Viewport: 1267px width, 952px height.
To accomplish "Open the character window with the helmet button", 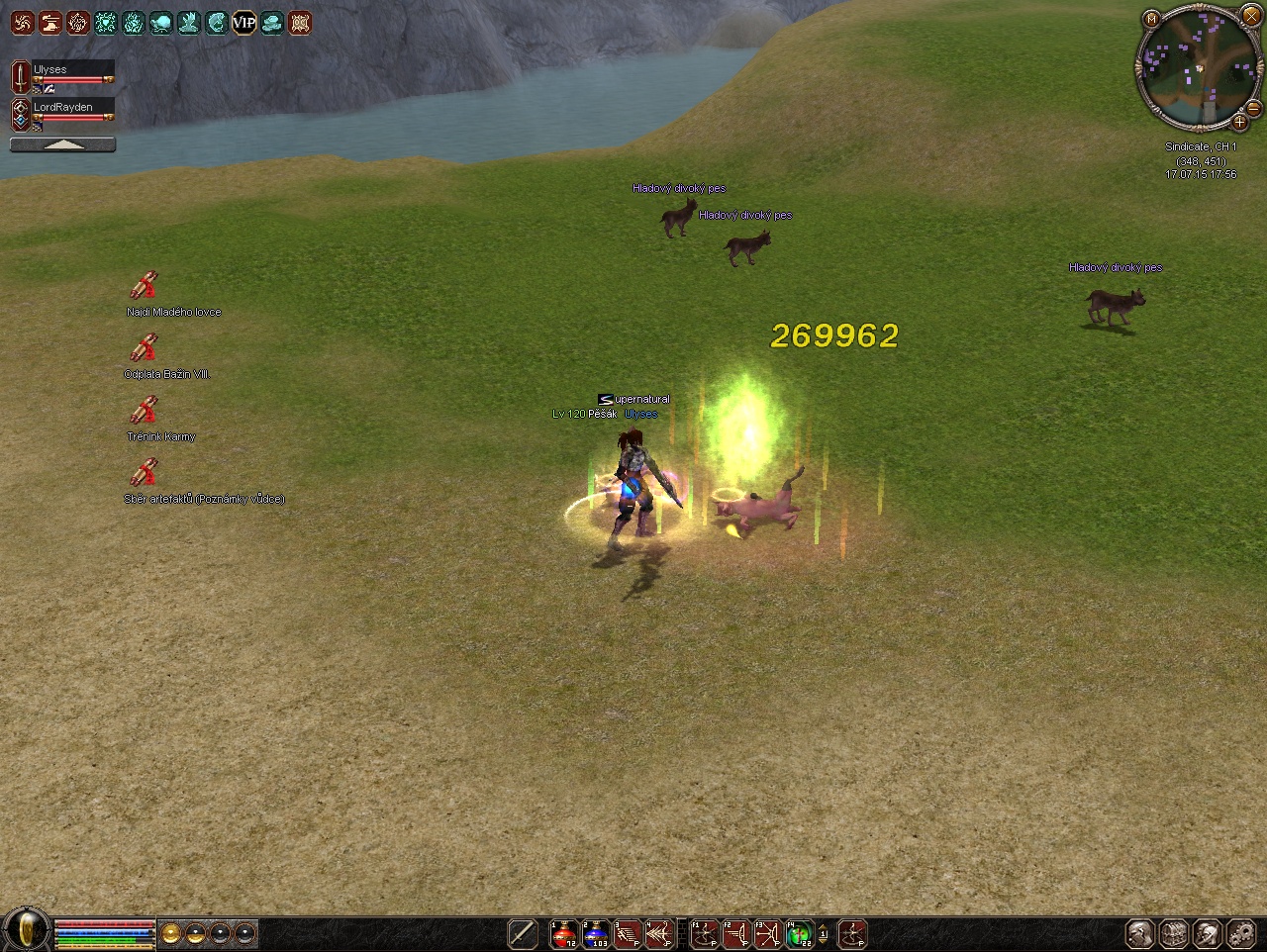I will point(1140,933).
